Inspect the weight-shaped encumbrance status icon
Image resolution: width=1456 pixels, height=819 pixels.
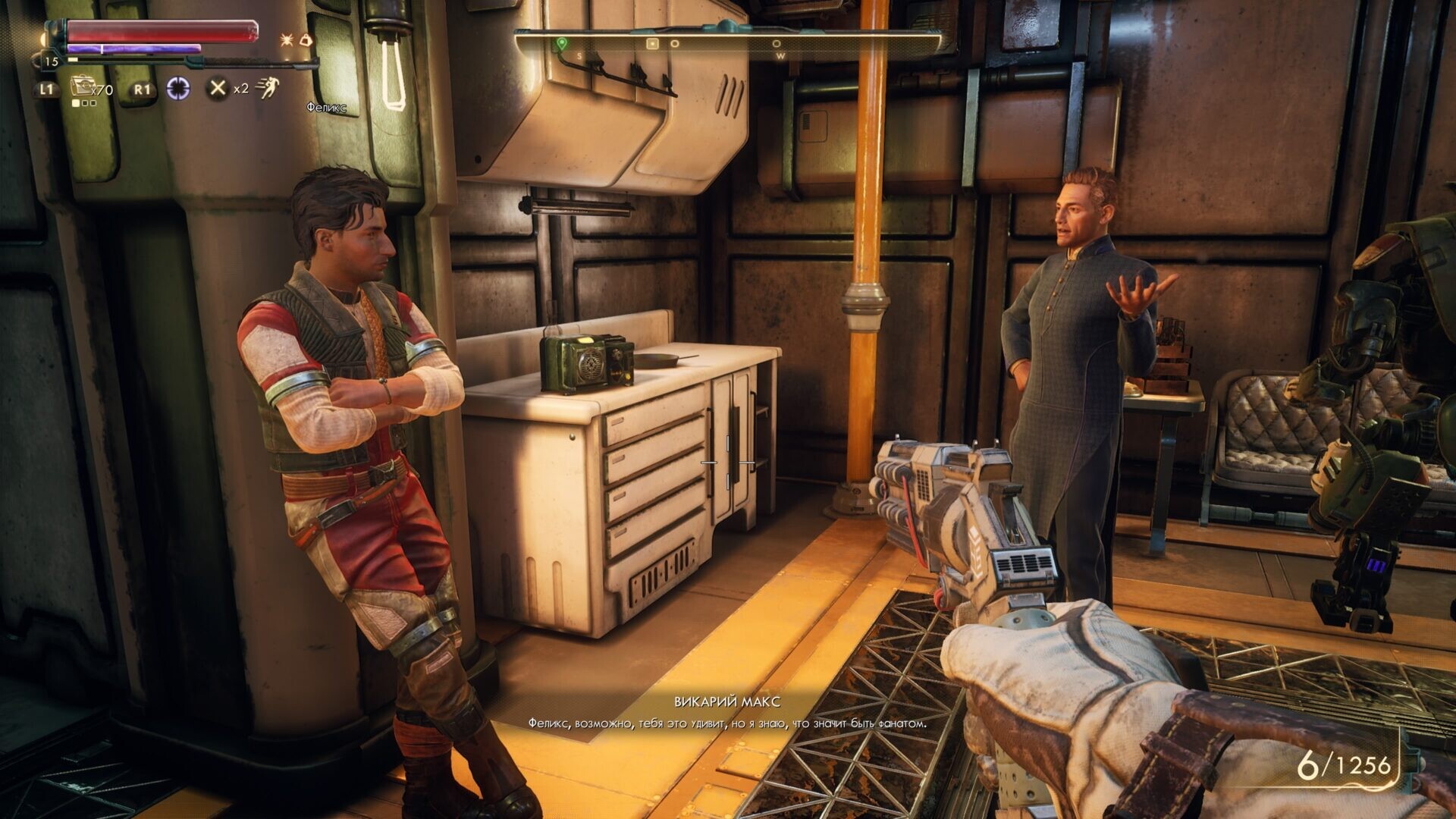tap(306, 39)
